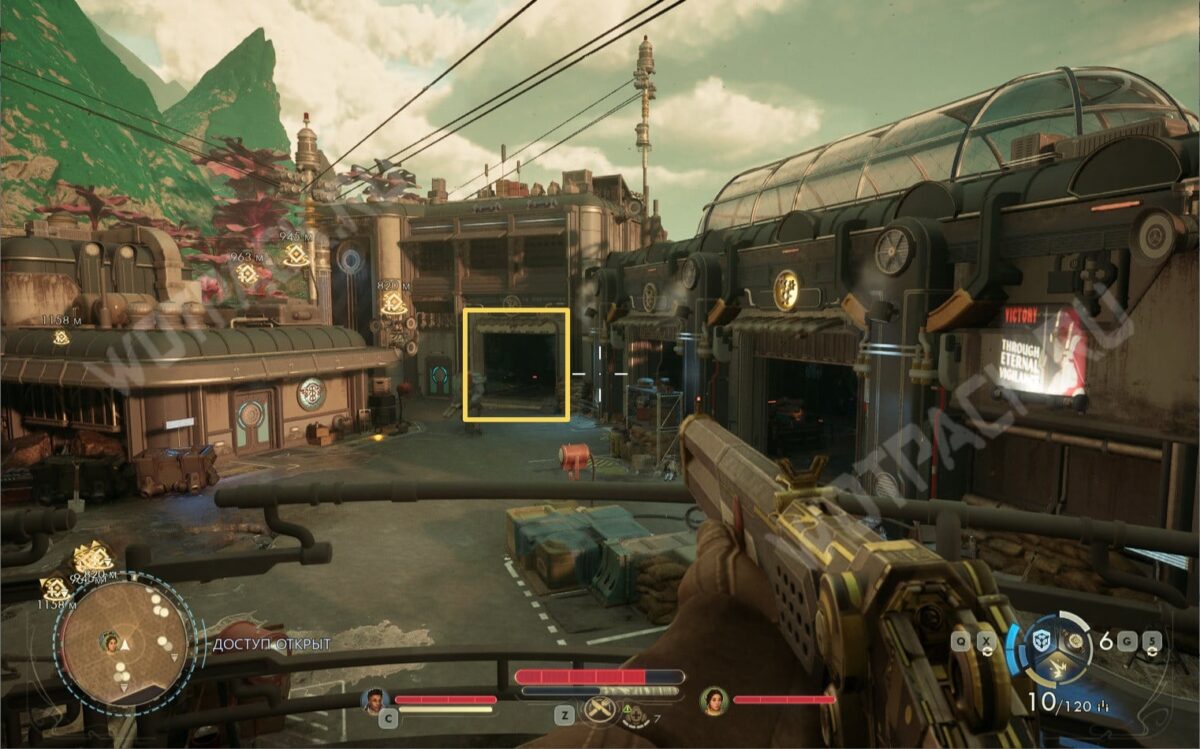Click the 1158 m waypoint marker above the rooftop
Screen dimensions: 1200x749
pos(61,337)
